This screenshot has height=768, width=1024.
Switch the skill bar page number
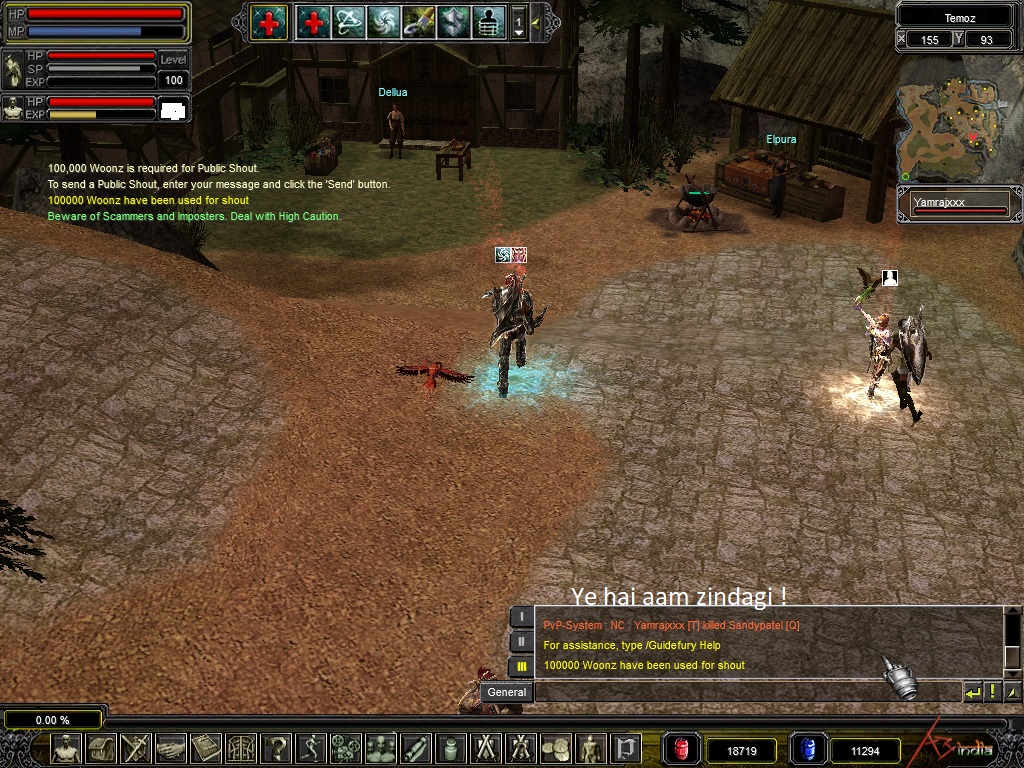coord(518,21)
